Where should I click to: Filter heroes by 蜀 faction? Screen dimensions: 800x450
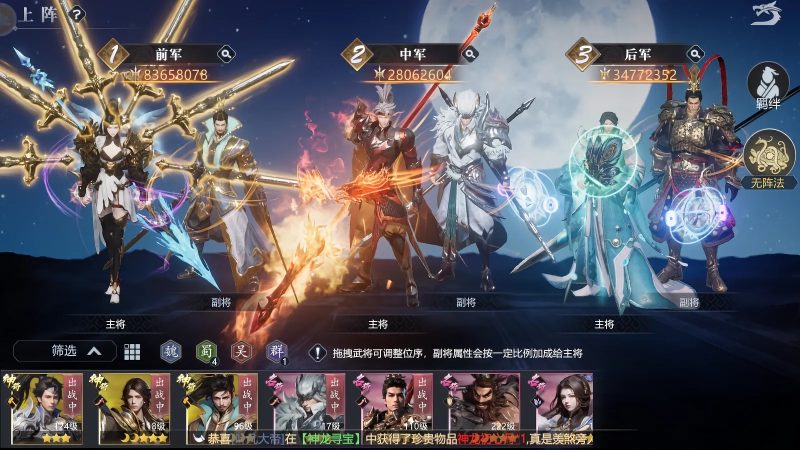tap(206, 351)
